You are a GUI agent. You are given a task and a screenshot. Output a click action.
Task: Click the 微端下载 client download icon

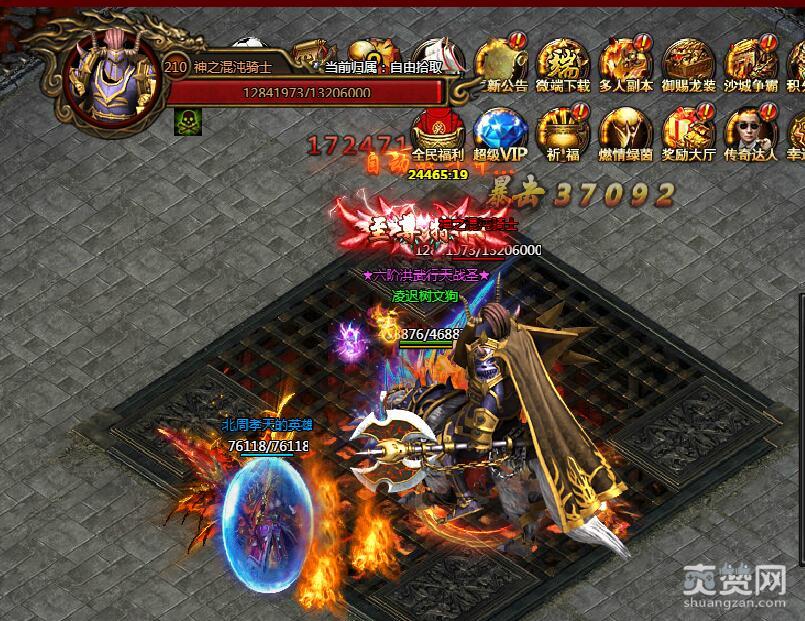[563, 62]
